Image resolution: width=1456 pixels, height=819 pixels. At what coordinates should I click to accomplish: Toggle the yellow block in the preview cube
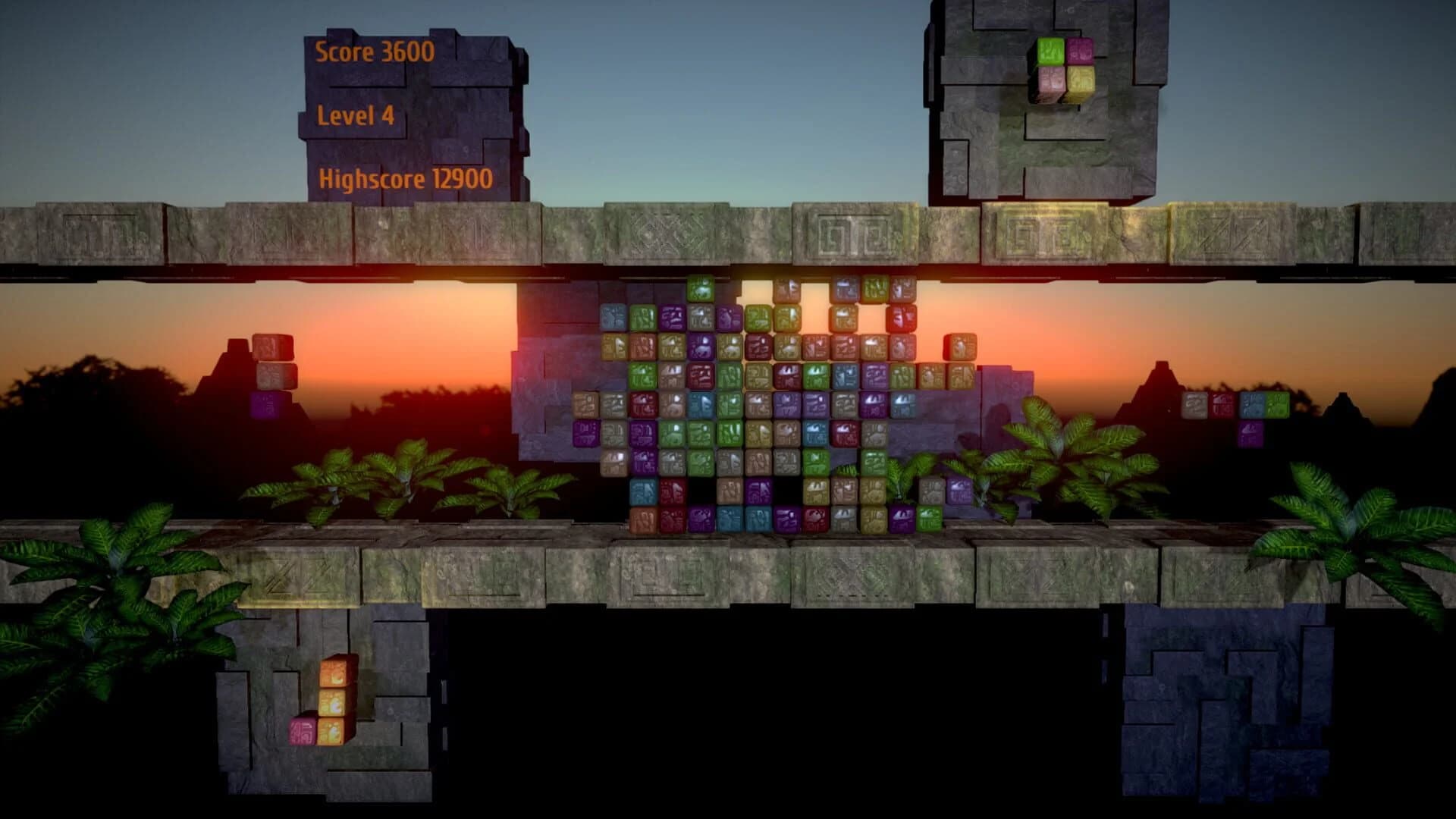pos(1081,80)
